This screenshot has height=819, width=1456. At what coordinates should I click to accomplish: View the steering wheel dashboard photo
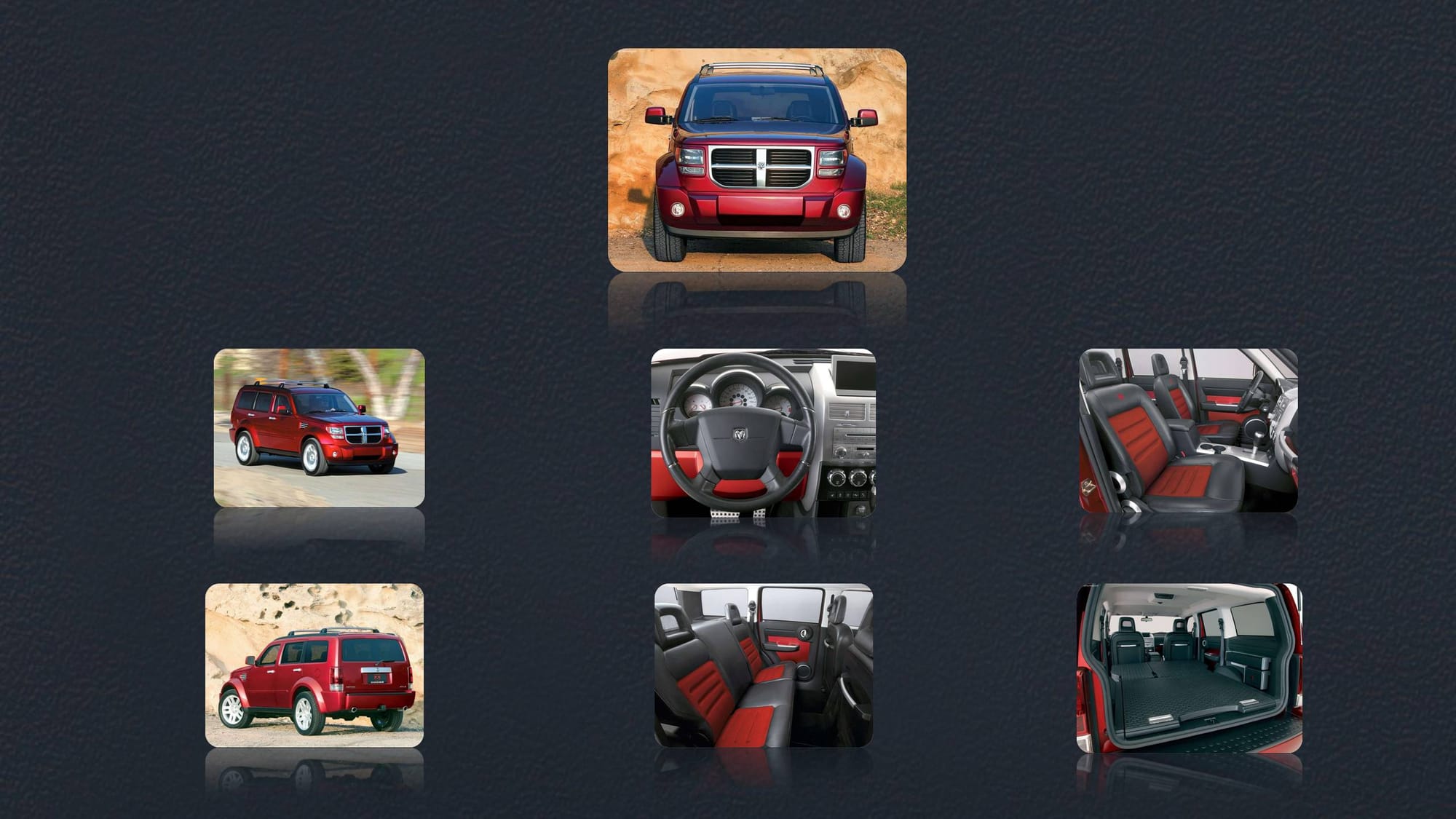[763, 433]
